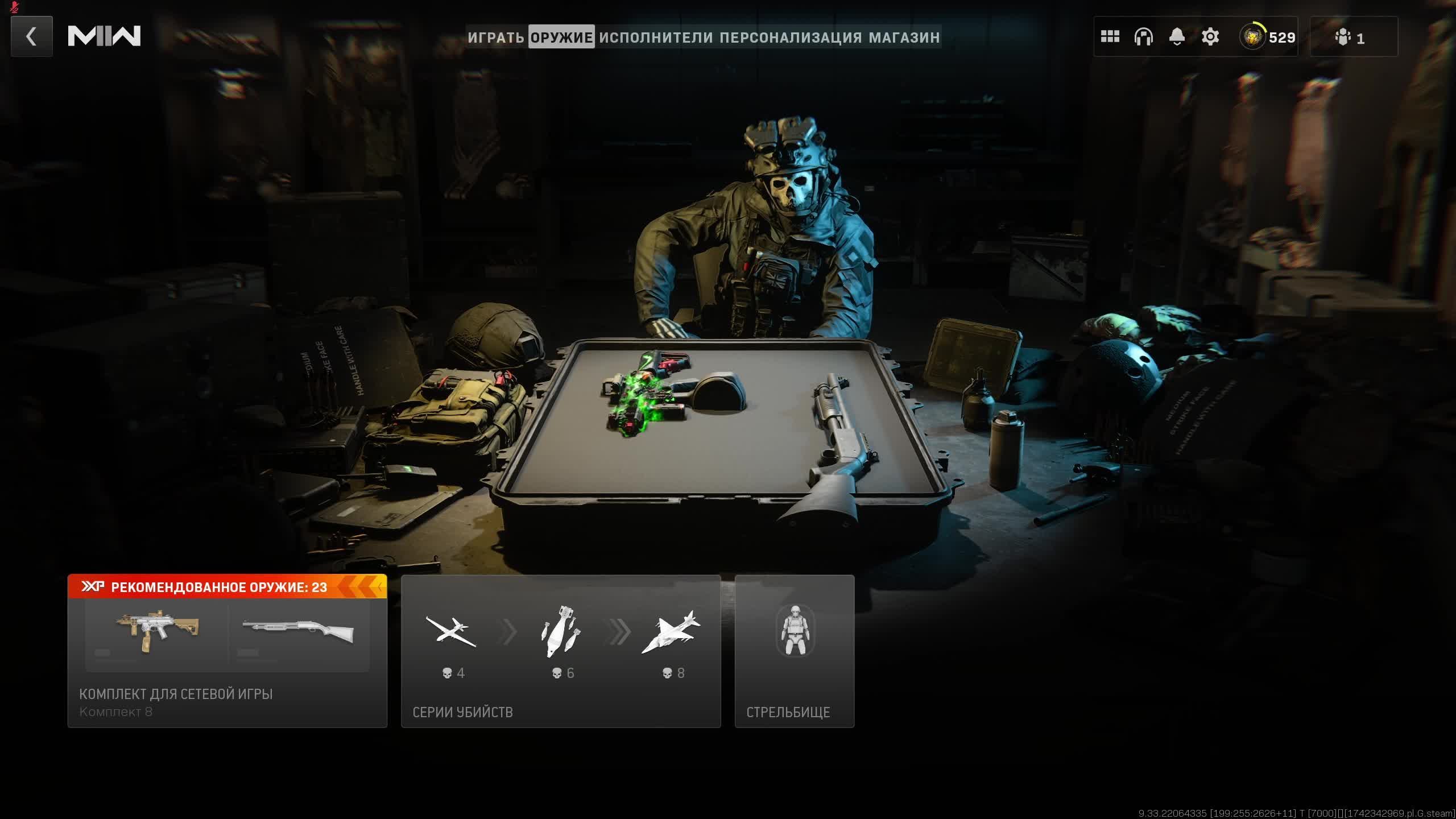
Task: Open the grid menu icon
Action: point(1110,37)
